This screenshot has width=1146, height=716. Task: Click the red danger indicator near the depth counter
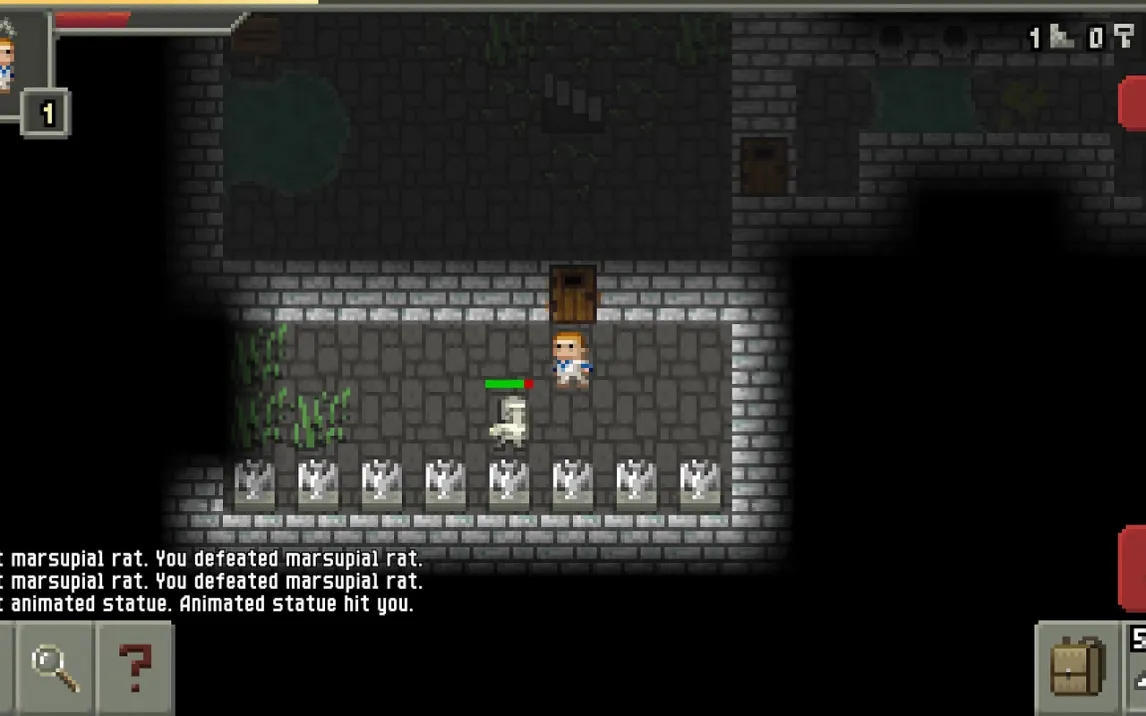point(1132,103)
